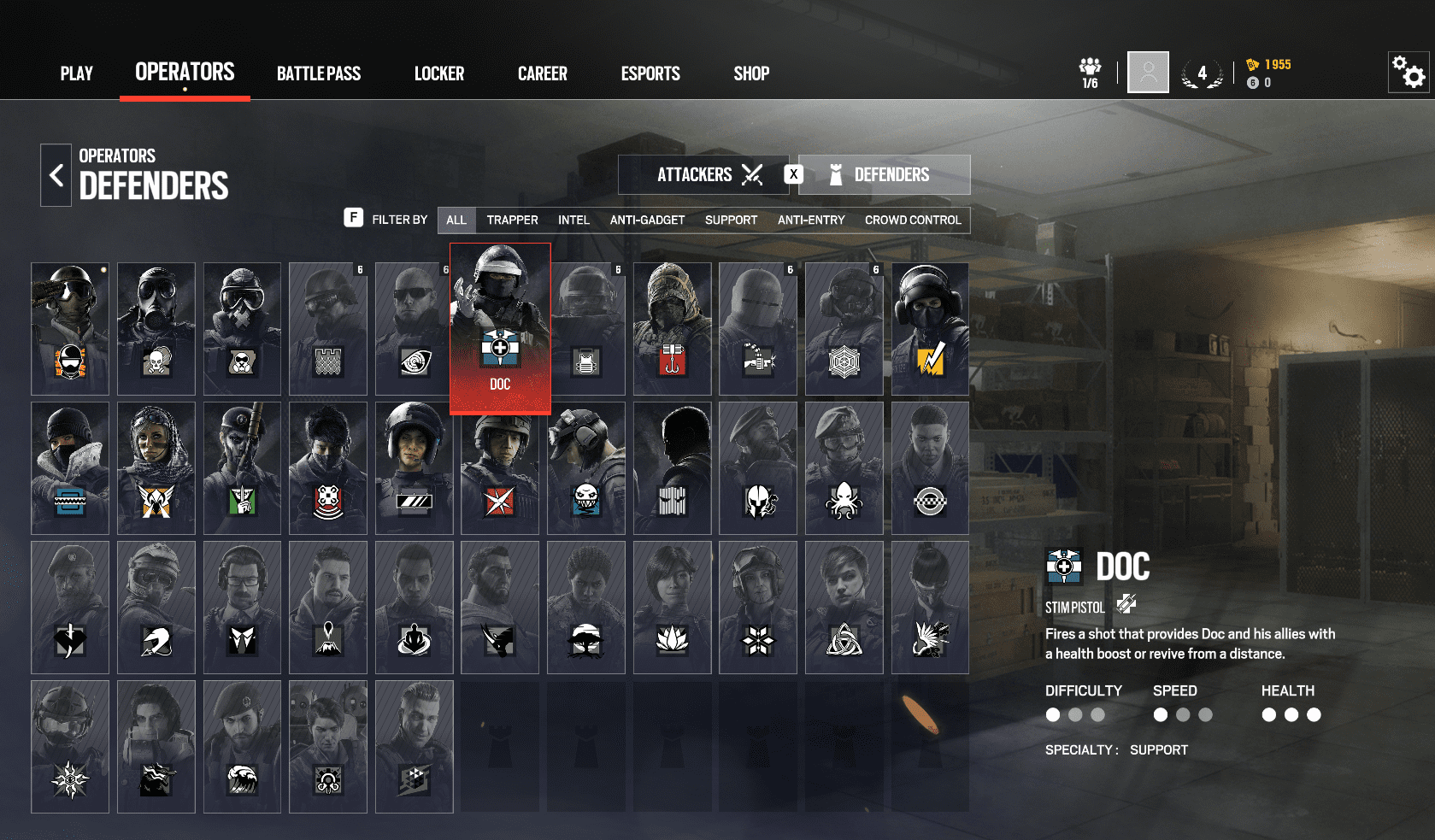Viewport: 1435px width, 840px height.
Task: Pick the operator with the fishhook trap icon
Action: [x=672, y=329]
